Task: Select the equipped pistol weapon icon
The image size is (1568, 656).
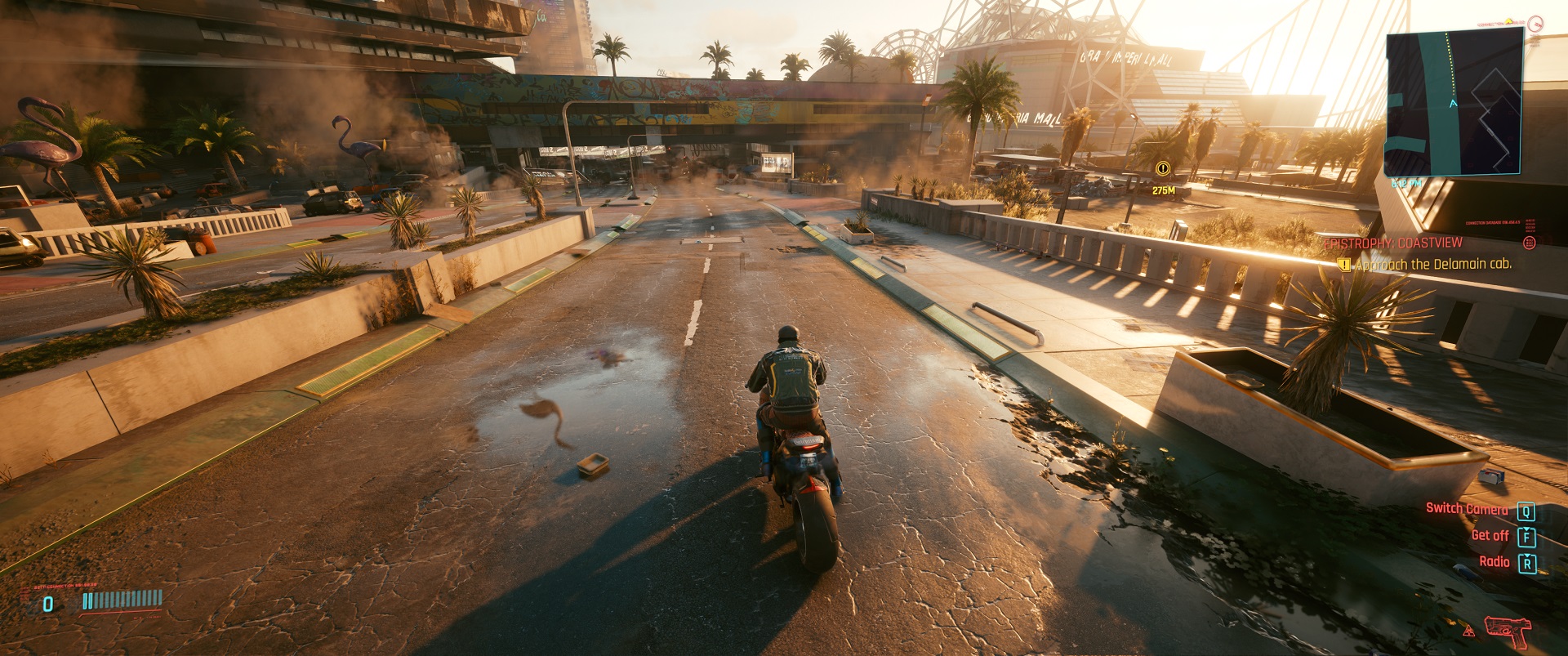Action: coord(1507,630)
